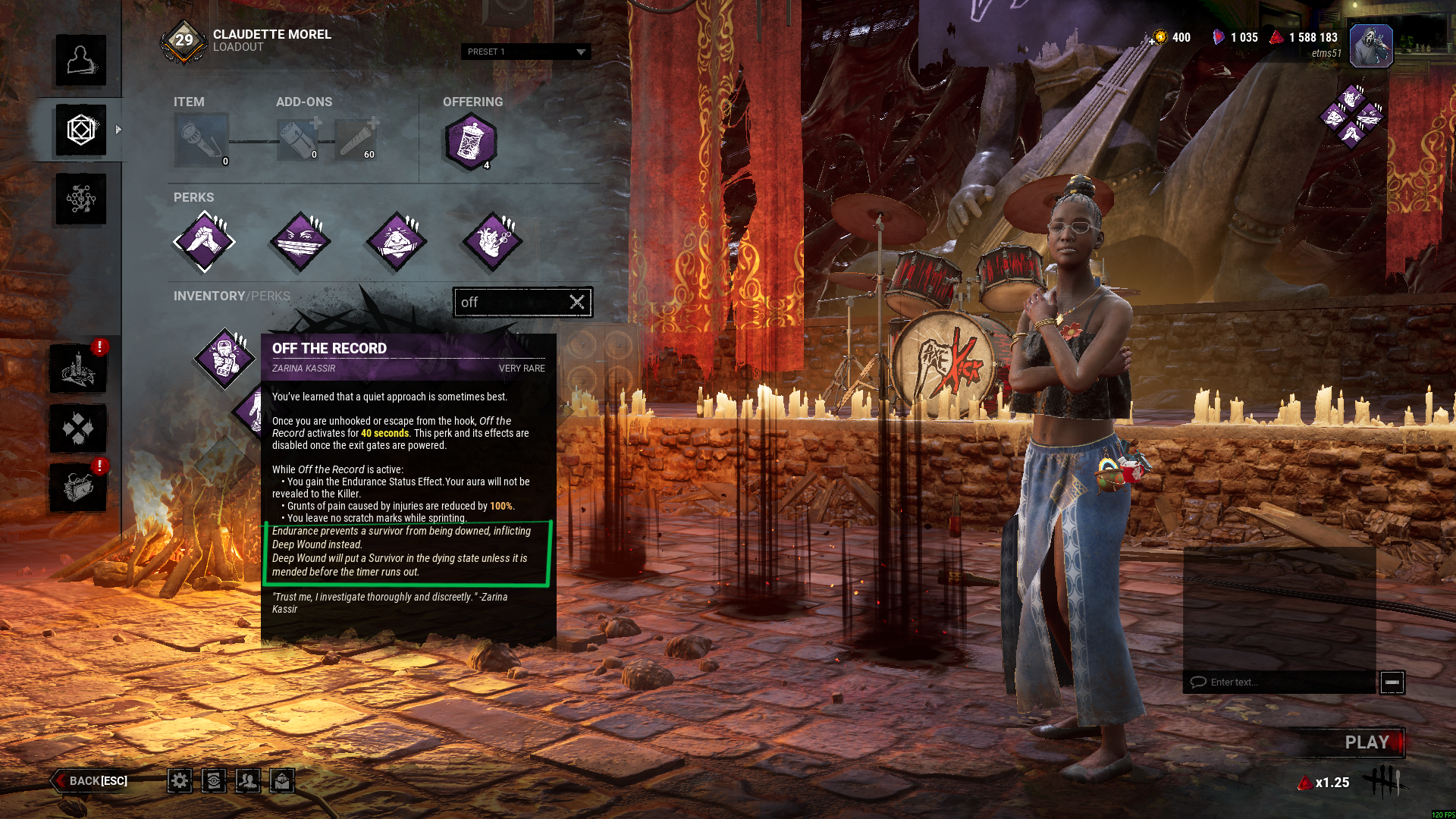Go back with the BACK button

91,780
